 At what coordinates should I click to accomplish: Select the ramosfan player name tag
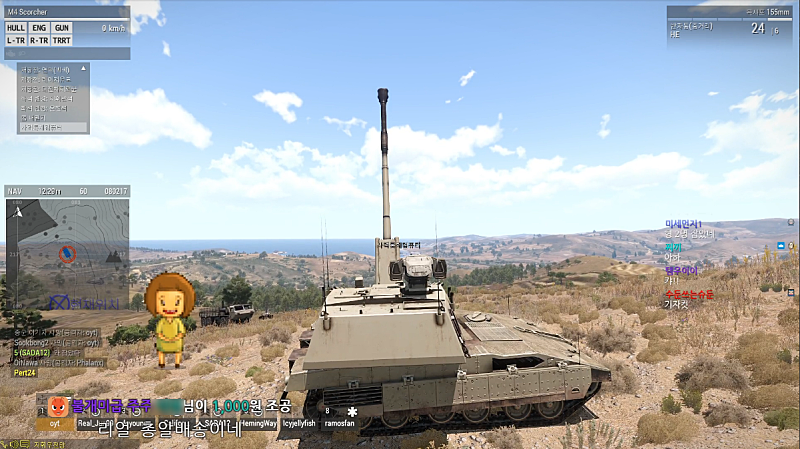(x=339, y=423)
